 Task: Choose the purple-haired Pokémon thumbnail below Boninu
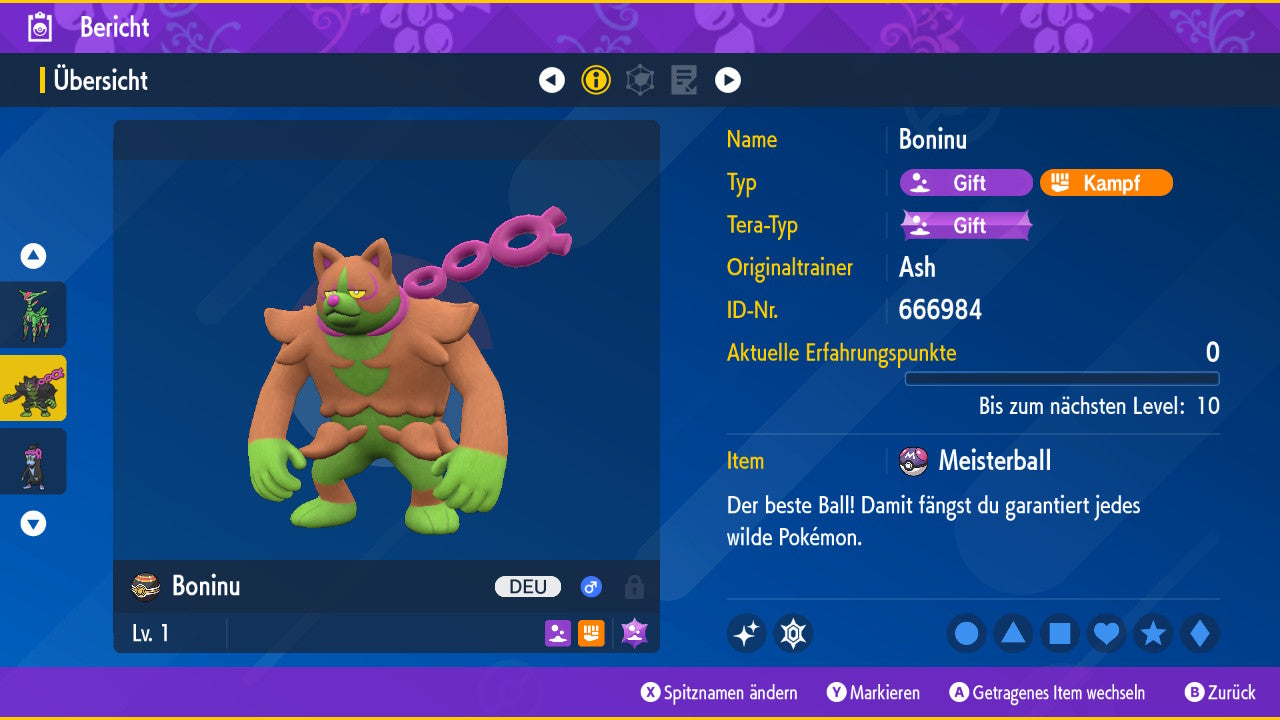(x=34, y=461)
